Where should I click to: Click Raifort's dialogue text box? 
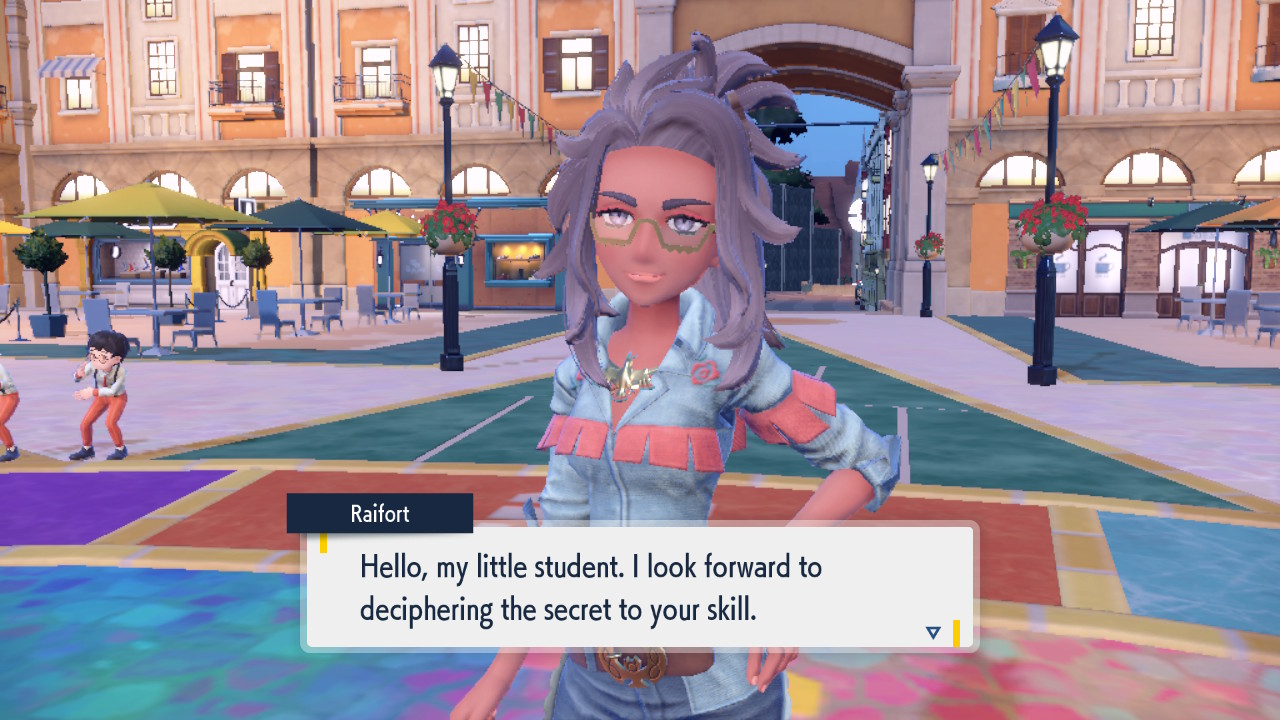click(x=640, y=587)
